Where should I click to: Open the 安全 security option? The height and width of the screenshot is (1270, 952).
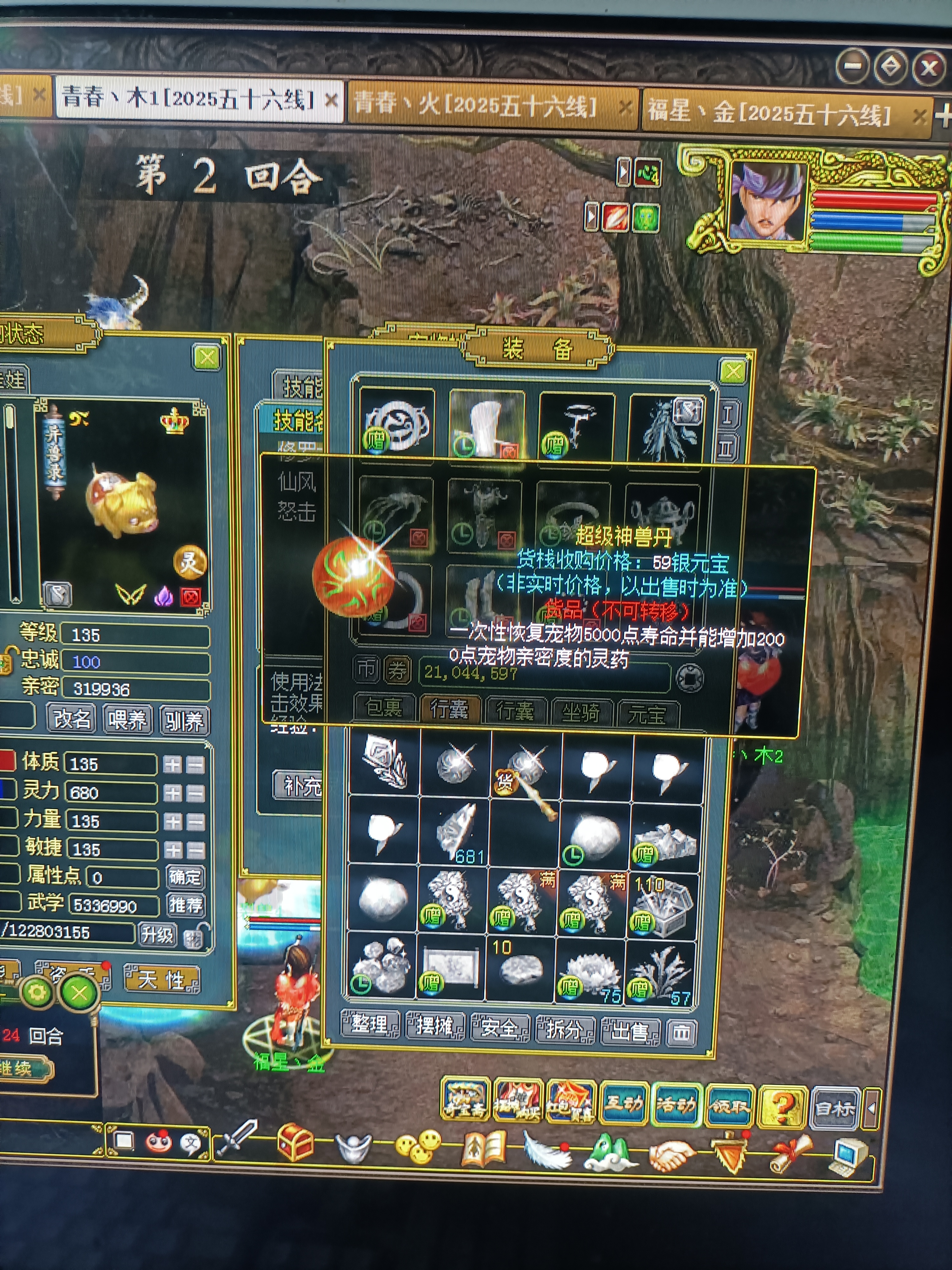point(499,1026)
